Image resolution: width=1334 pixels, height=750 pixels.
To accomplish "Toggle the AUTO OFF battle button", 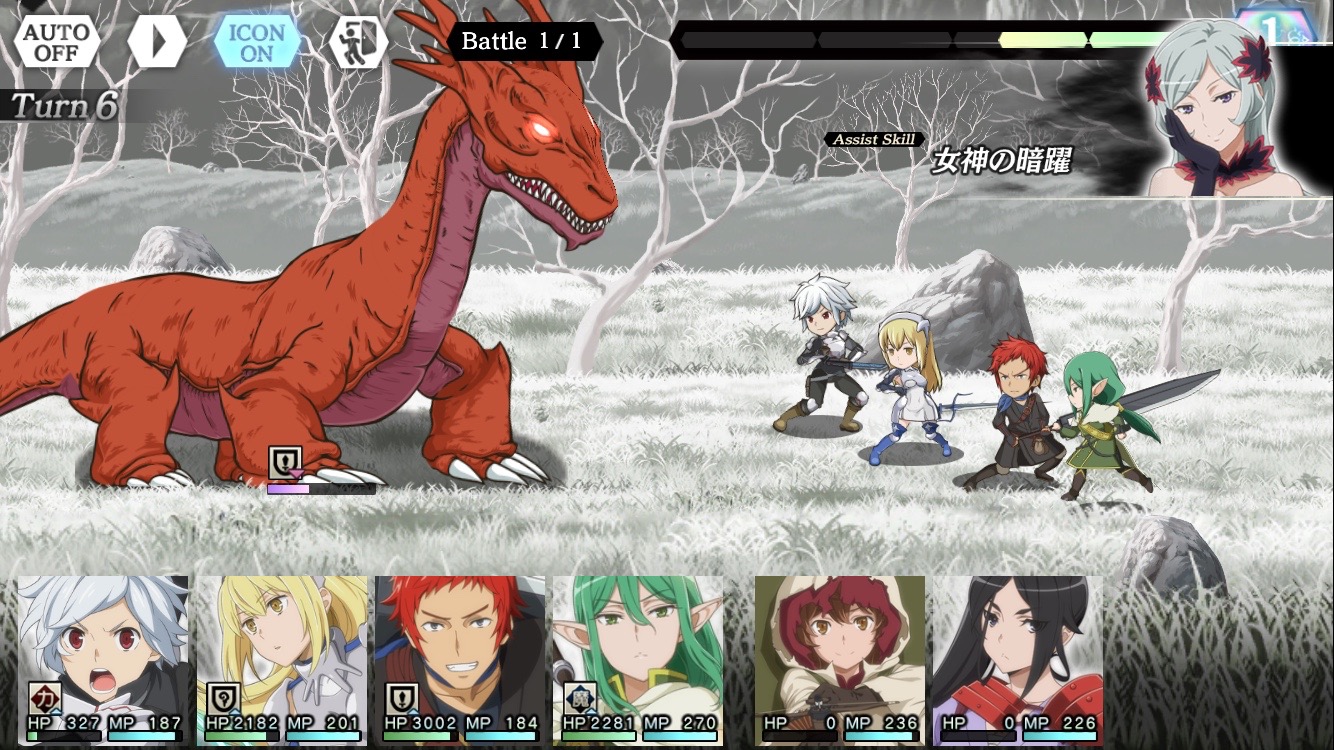I will click(x=57, y=42).
